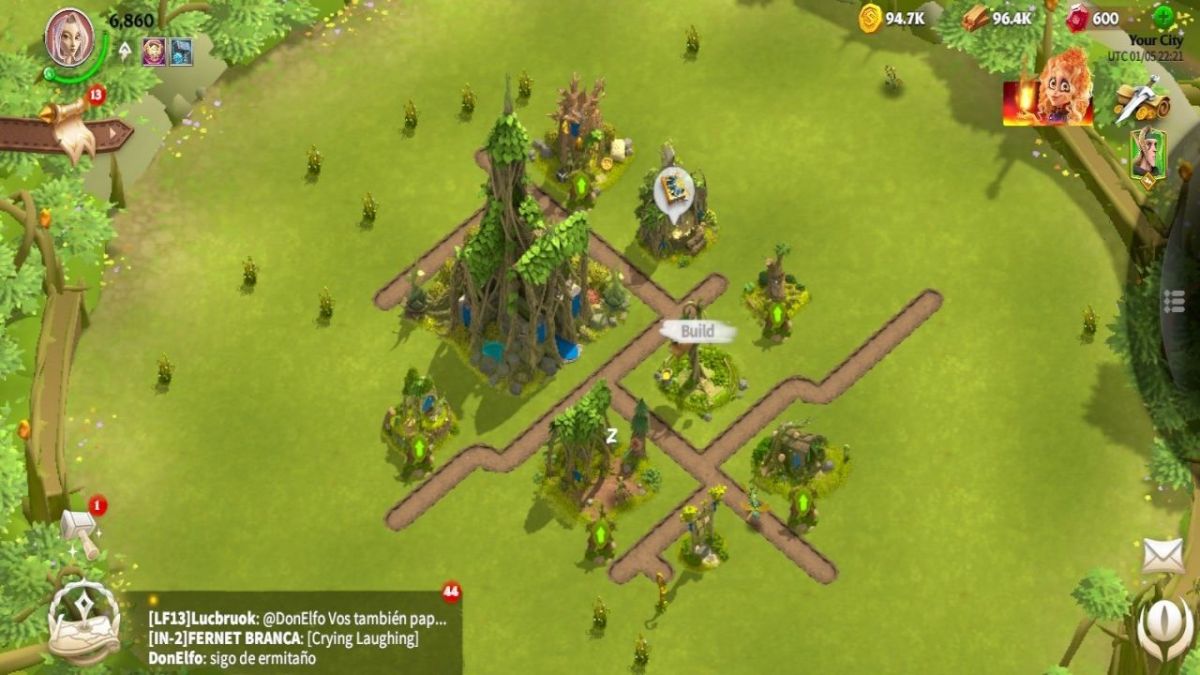Click the gold coin resource counter

coord(891,18)
